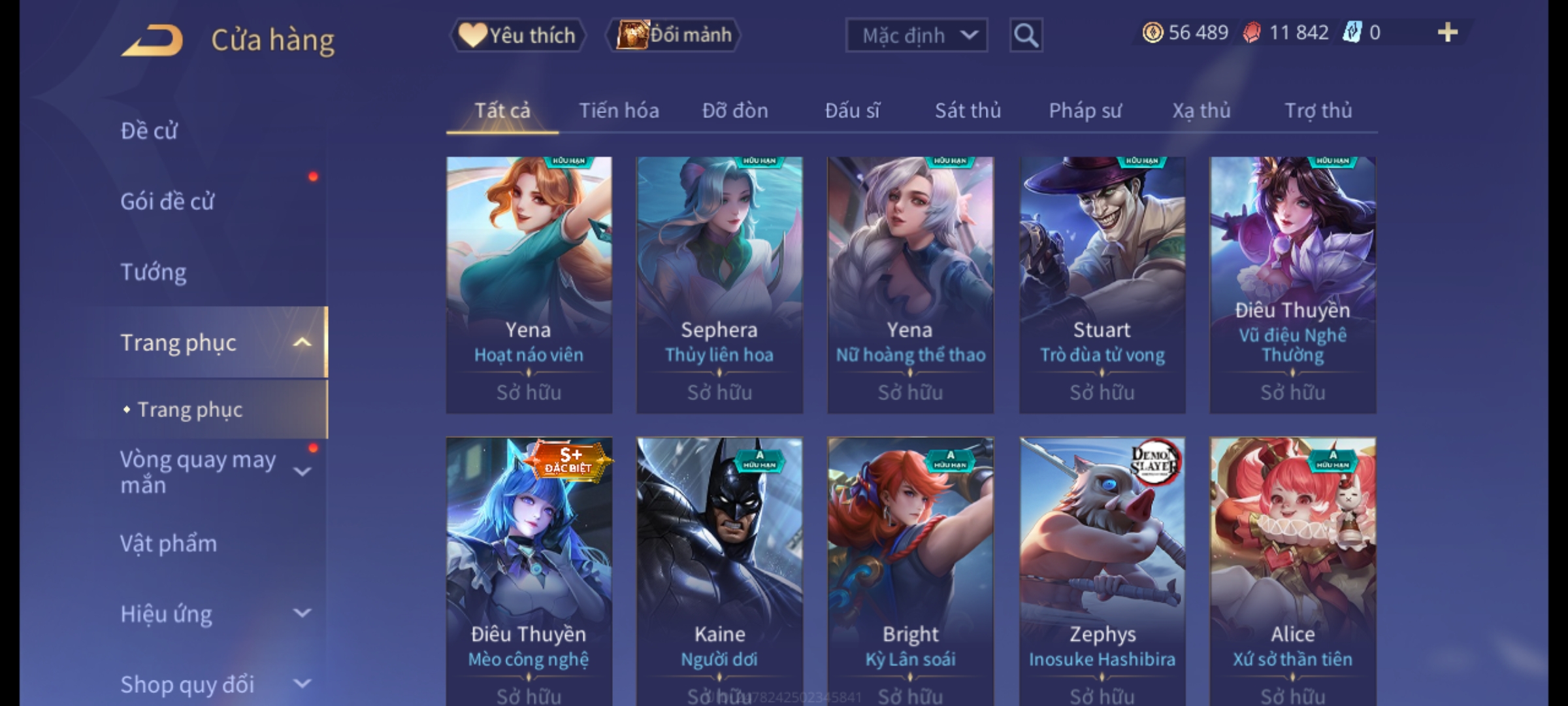Add currency with the plus button
The image size is (1568, 706).
(1448, 33)
